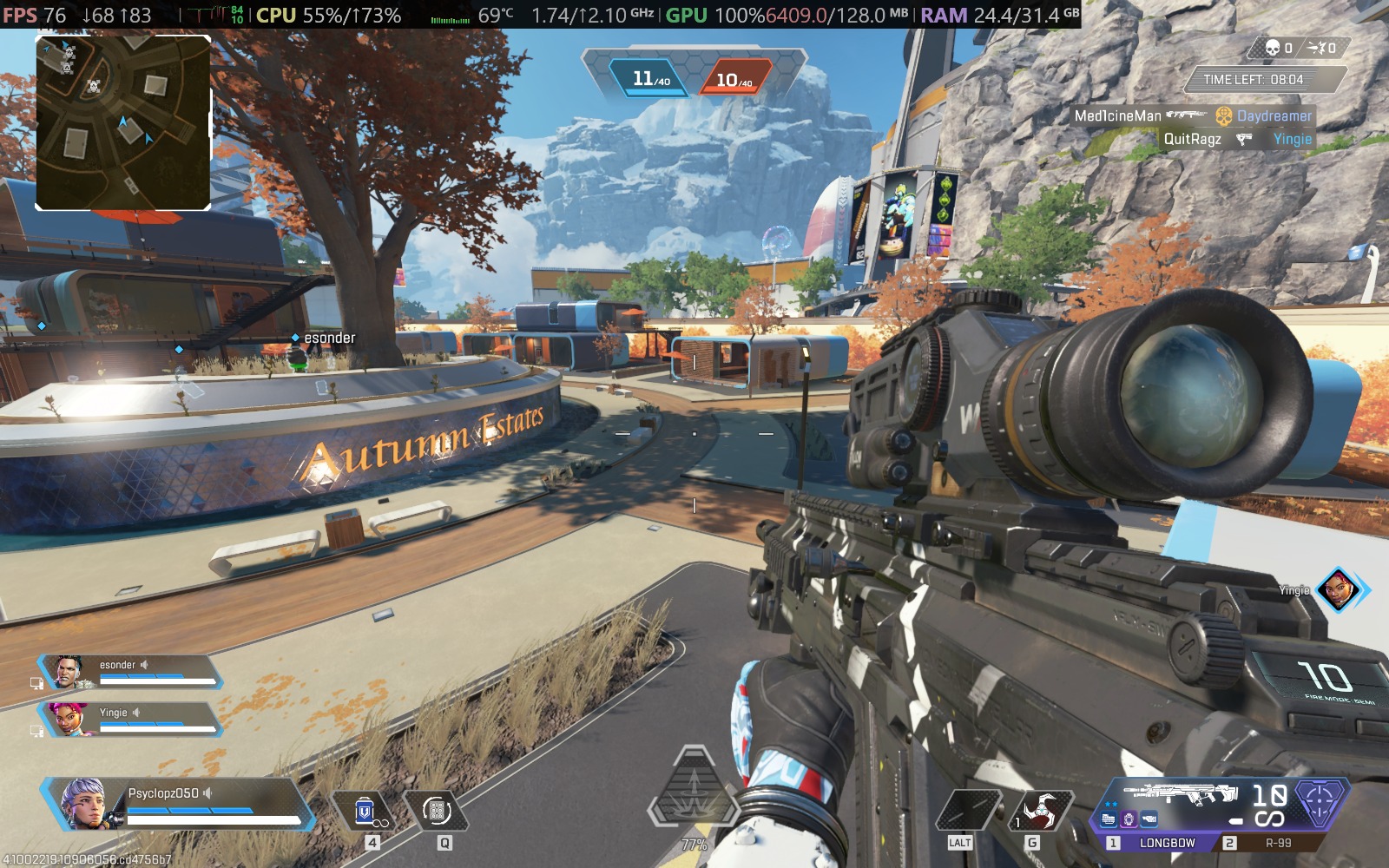1389x868 pixels.
Task: Click the PC platform icon next to esonder
Action: pyautogui.click(x=36, y=681)
